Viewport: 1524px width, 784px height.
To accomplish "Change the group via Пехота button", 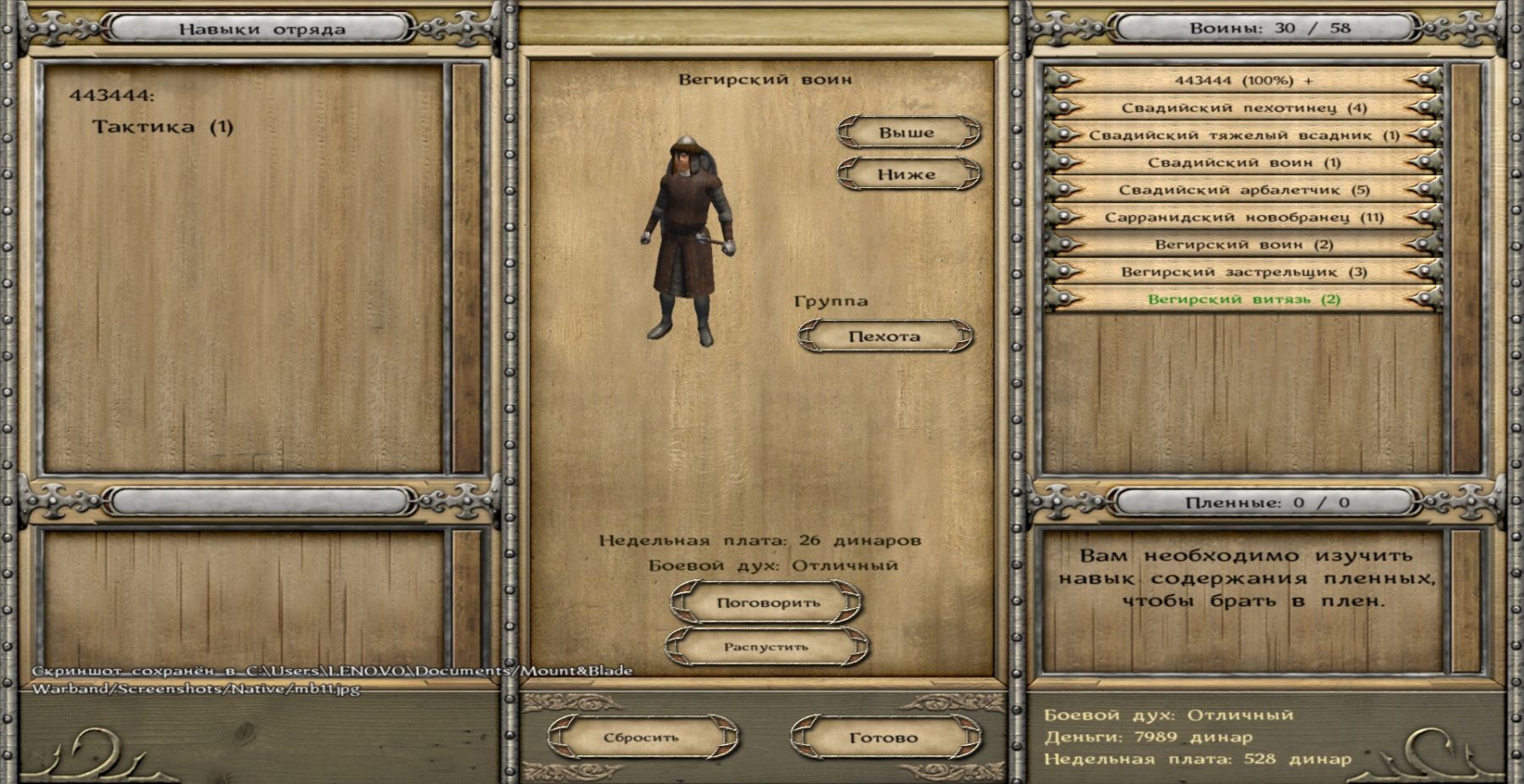I will point(885,336).
